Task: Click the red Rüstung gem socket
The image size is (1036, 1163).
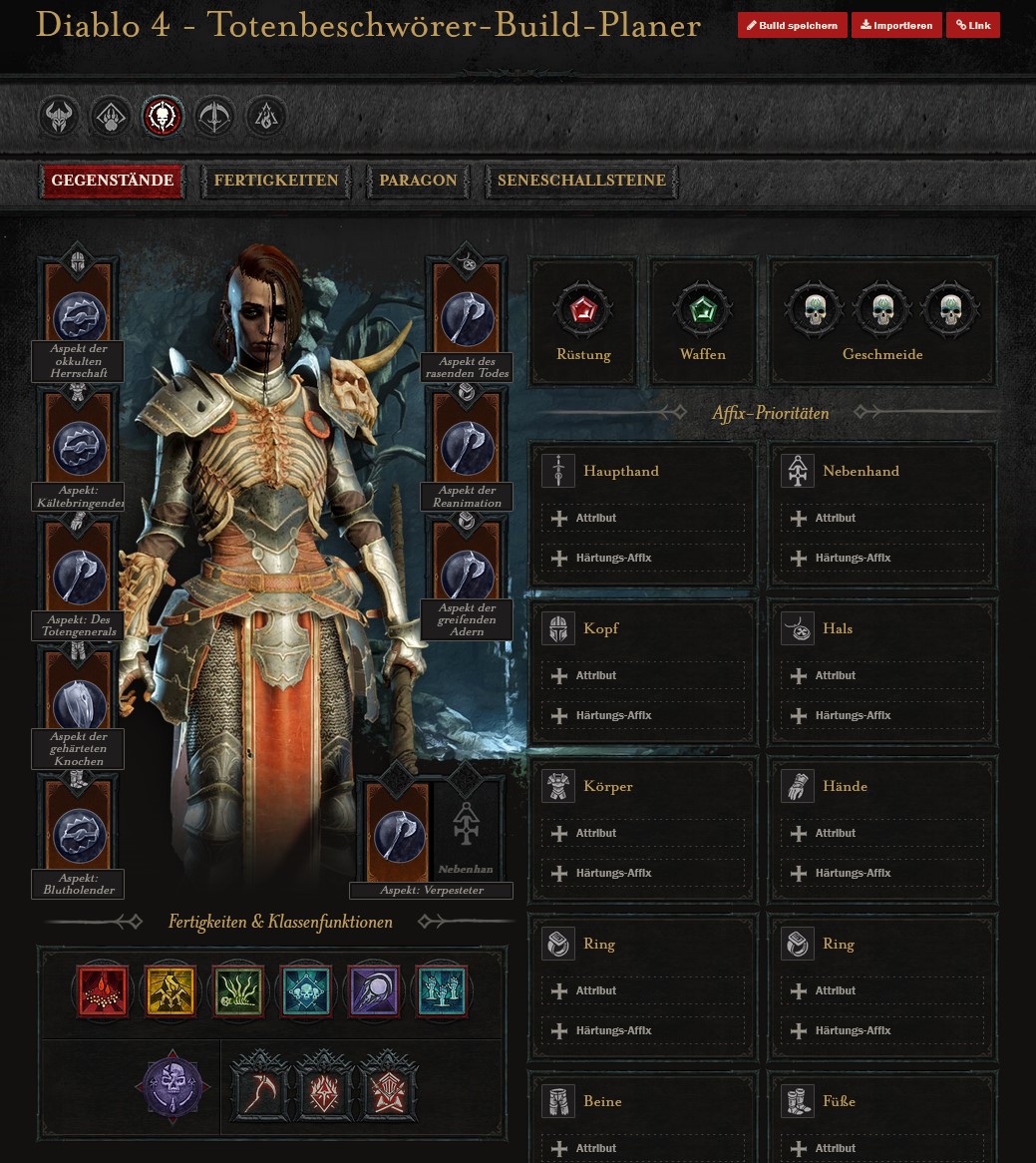Action: 583,309
